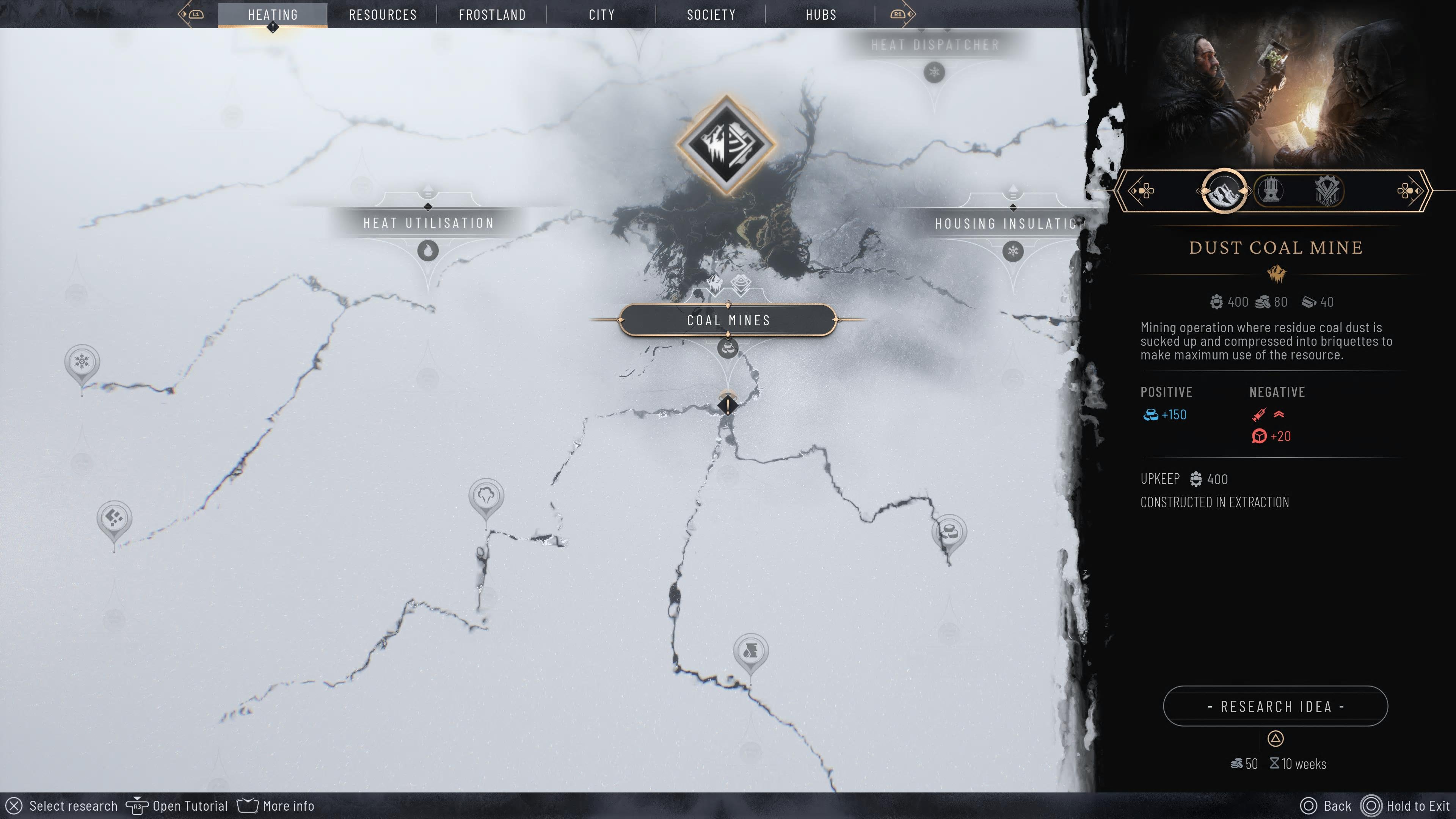Click the Coal Mines banner label
1456x819 pixels.
[728, 320]
